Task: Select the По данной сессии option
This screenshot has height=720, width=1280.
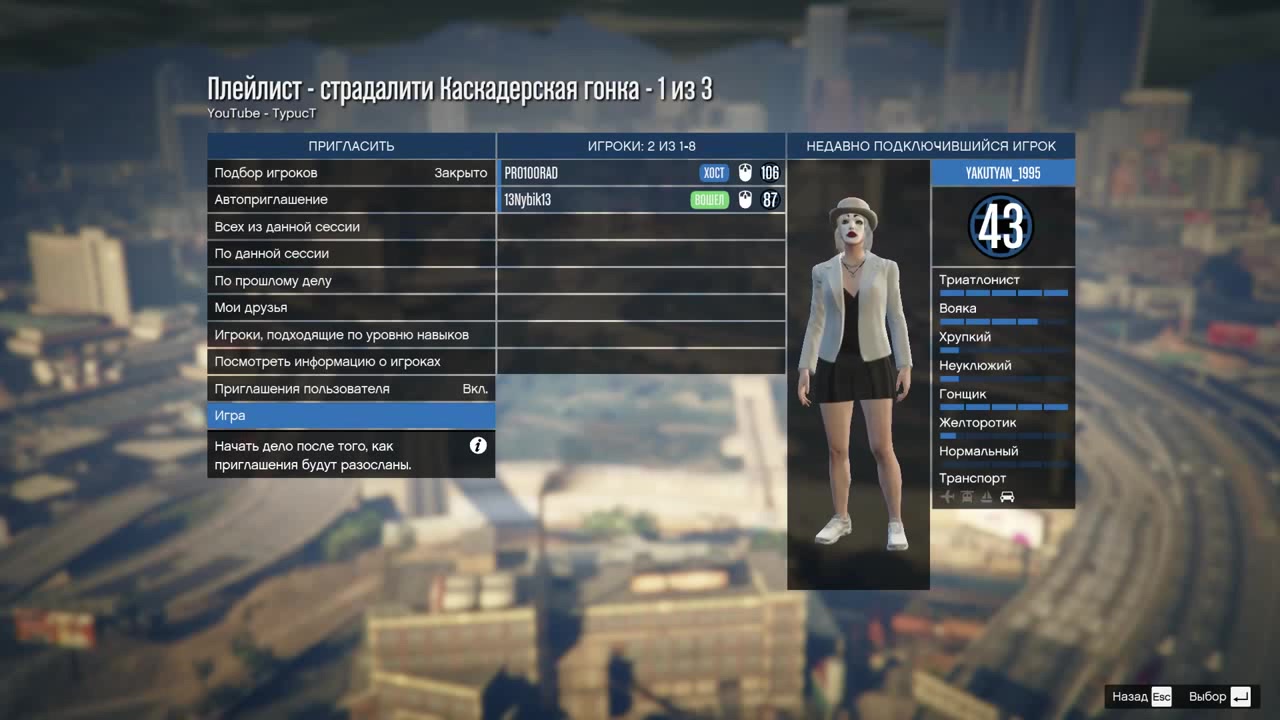Action: [350, 254]
